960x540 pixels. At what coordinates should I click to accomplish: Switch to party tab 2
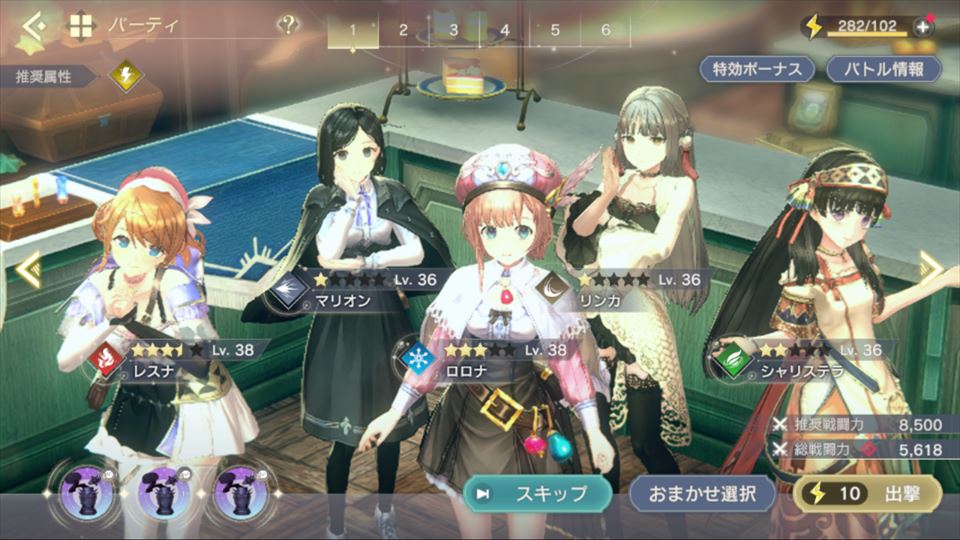point(404,30)
